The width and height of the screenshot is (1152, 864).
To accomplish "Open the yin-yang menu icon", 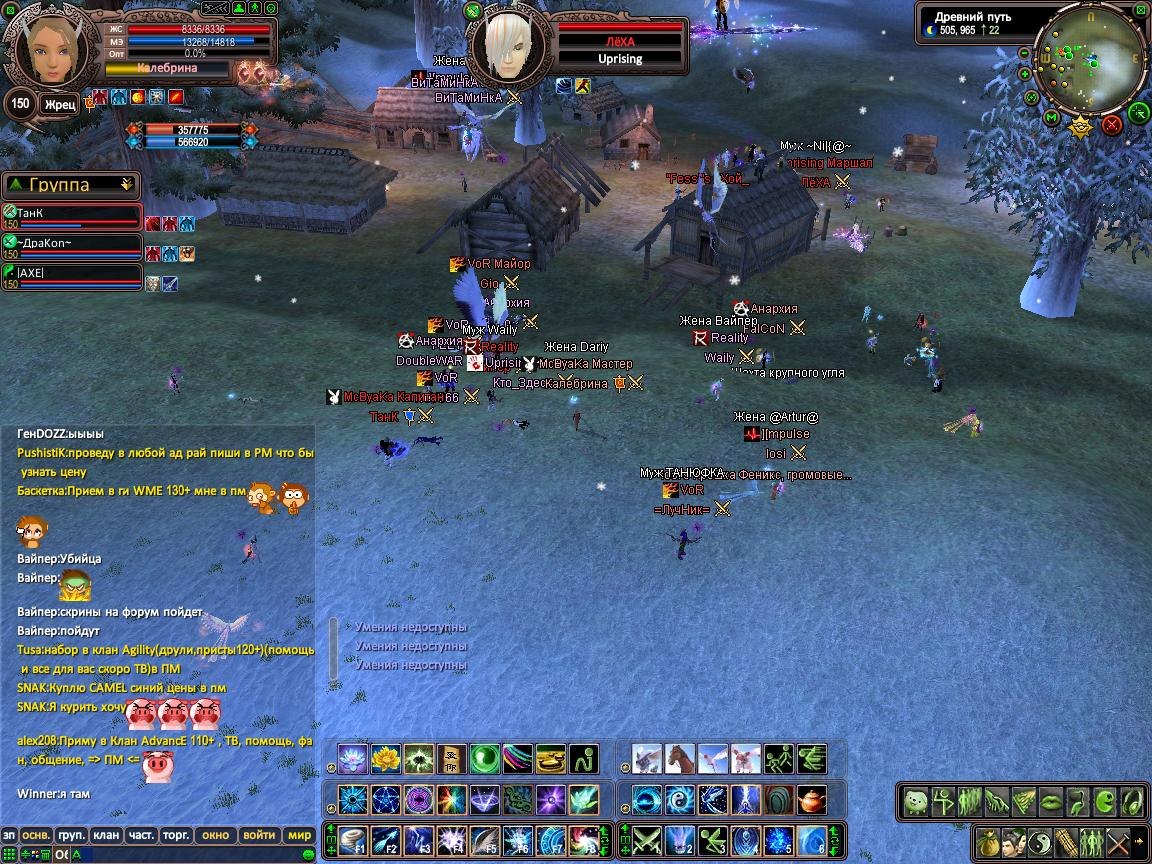I will [x=1038, y=841].
